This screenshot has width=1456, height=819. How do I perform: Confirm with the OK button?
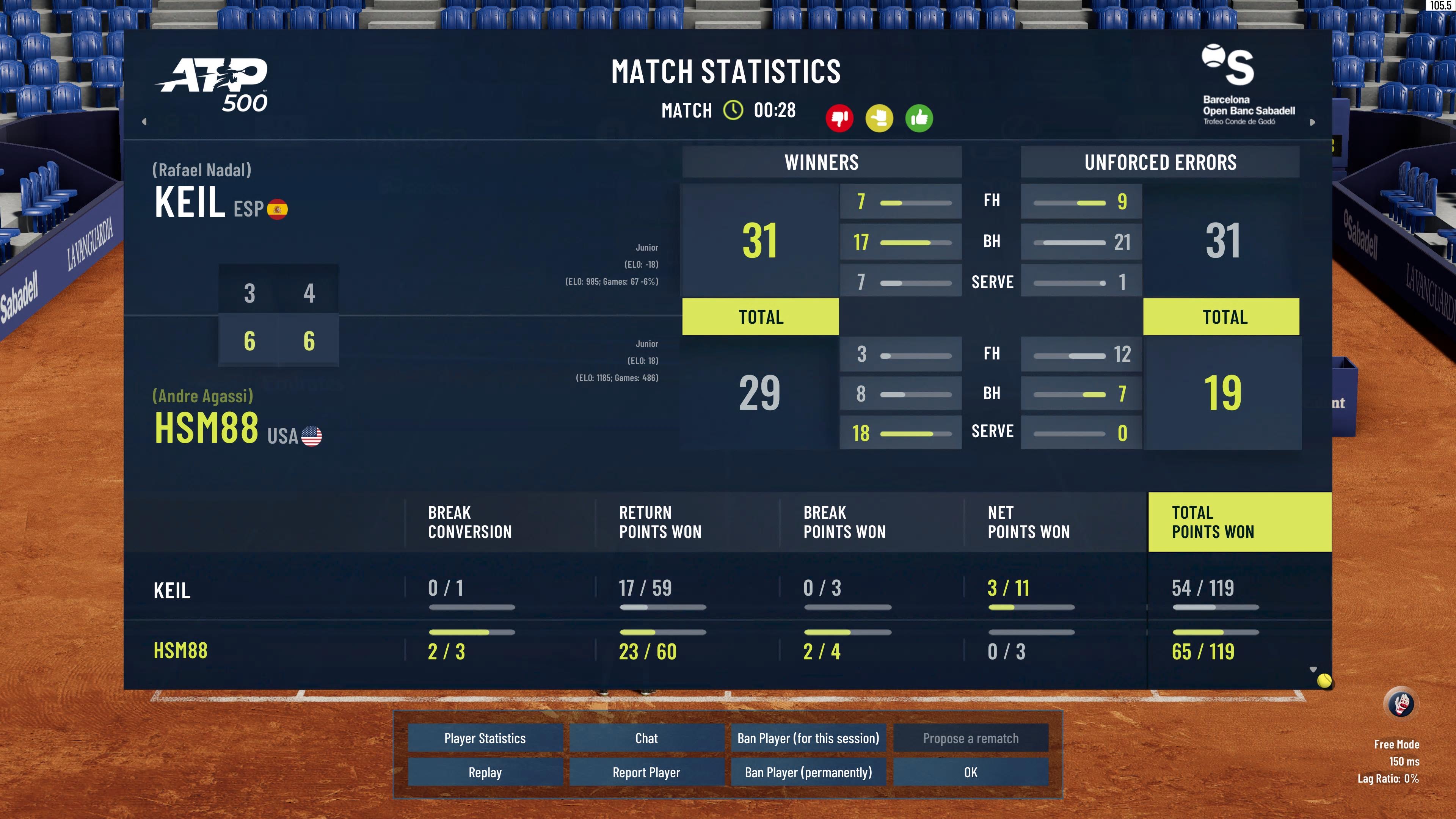(971, 772)
